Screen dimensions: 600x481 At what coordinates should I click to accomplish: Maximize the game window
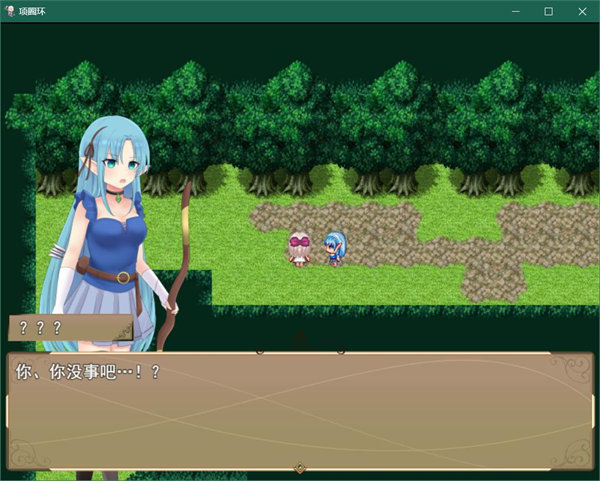click(548, 11)
